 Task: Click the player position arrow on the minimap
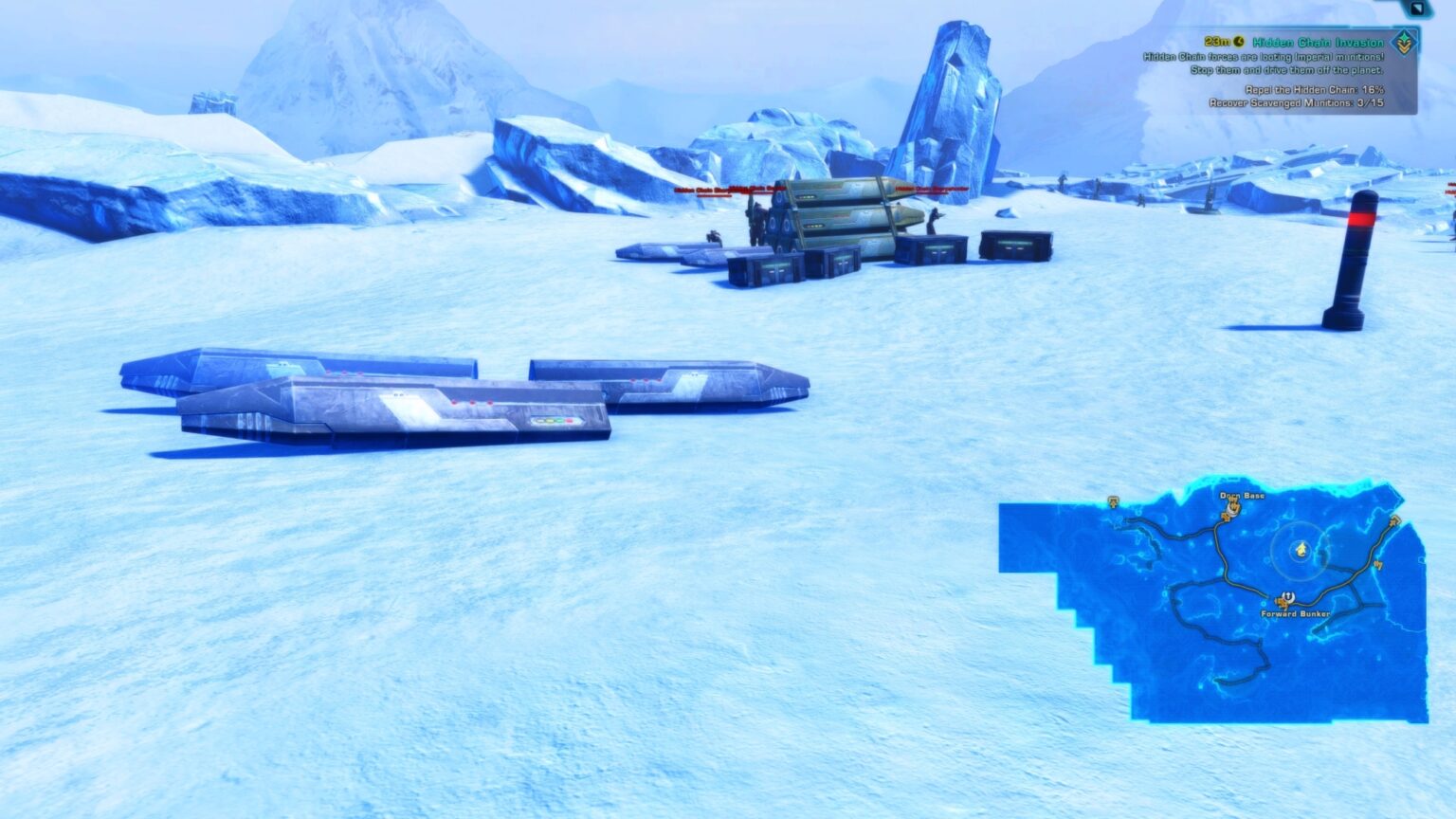(1301, 550)
